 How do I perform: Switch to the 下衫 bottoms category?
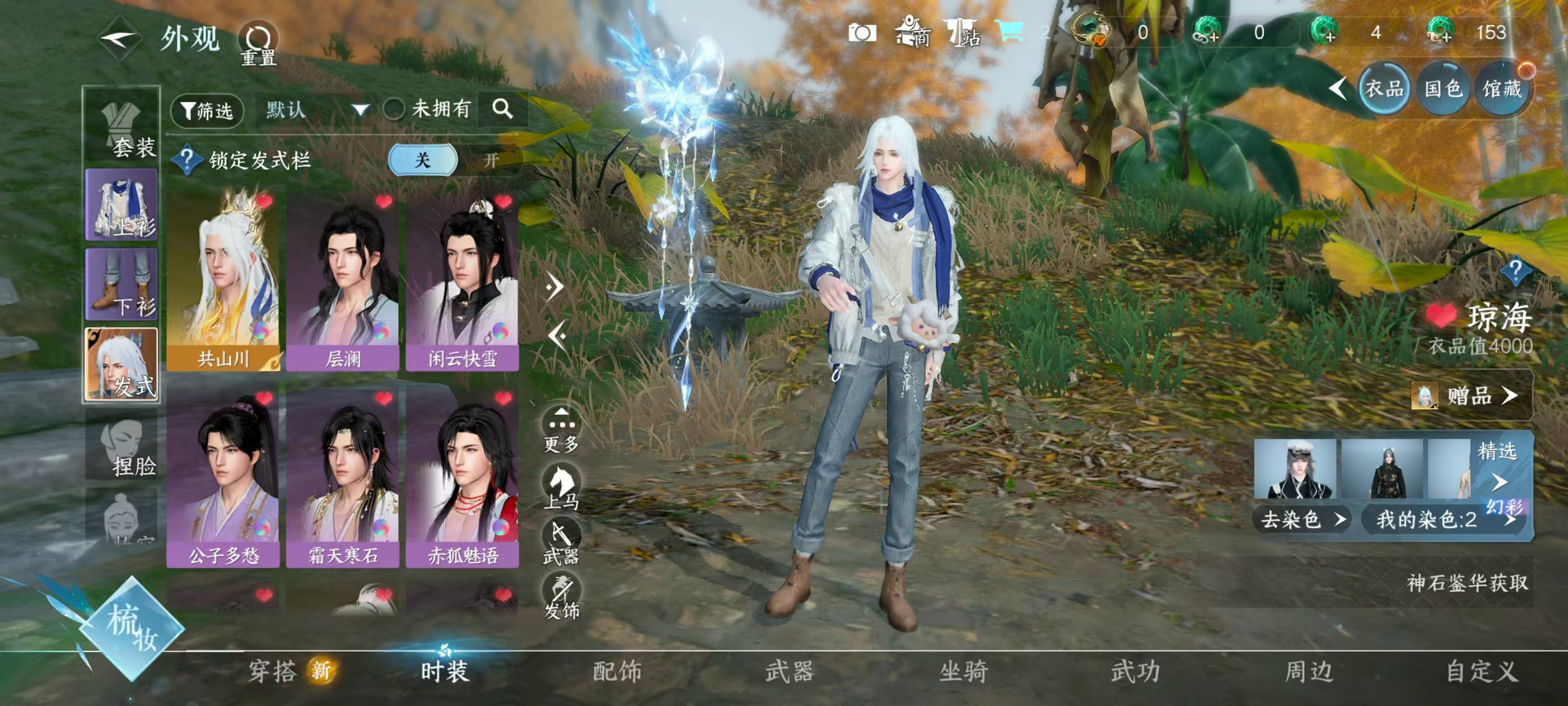[x=122, y=285]
